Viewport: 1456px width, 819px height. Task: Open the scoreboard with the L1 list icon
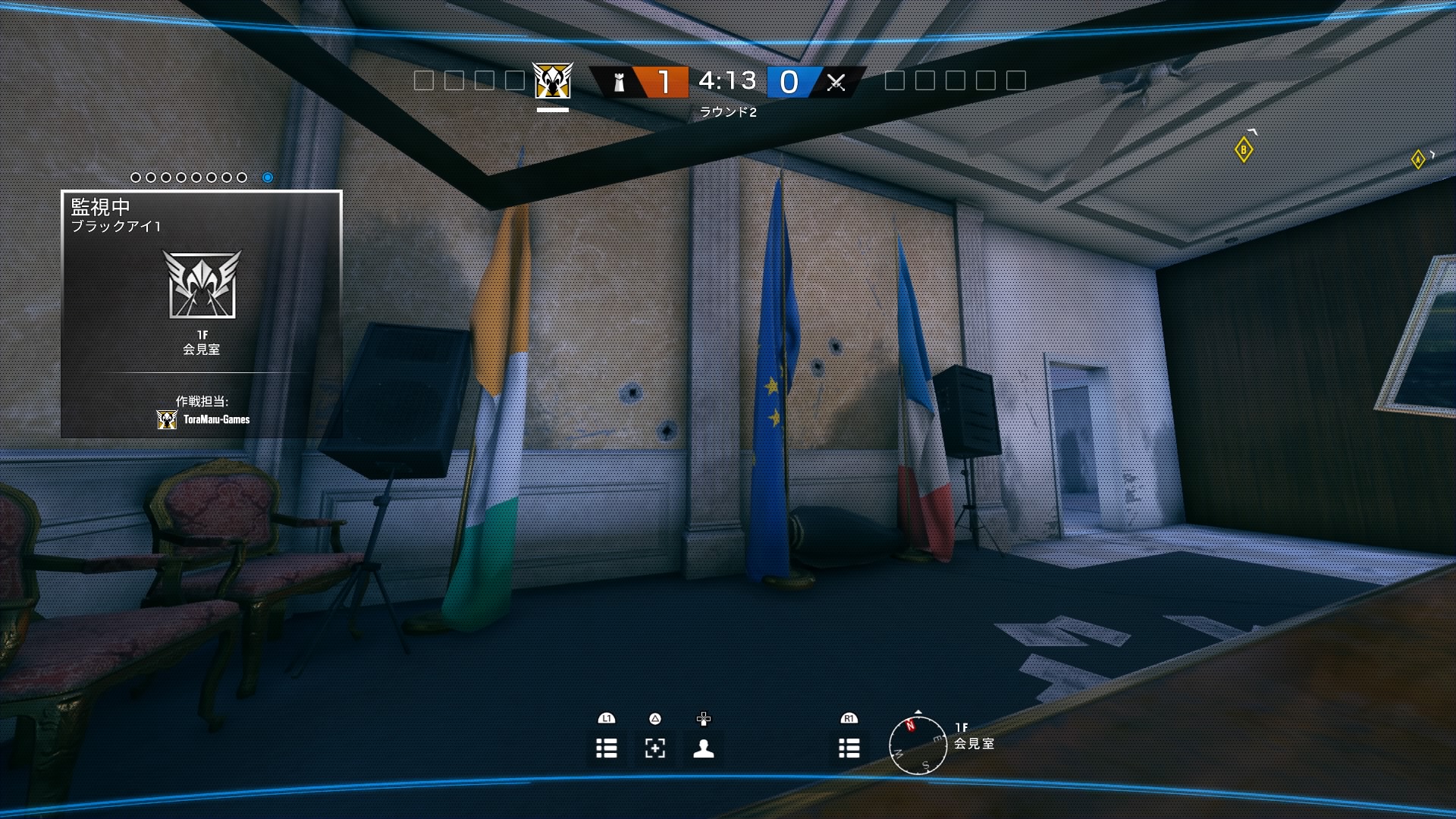click(607, 748)
